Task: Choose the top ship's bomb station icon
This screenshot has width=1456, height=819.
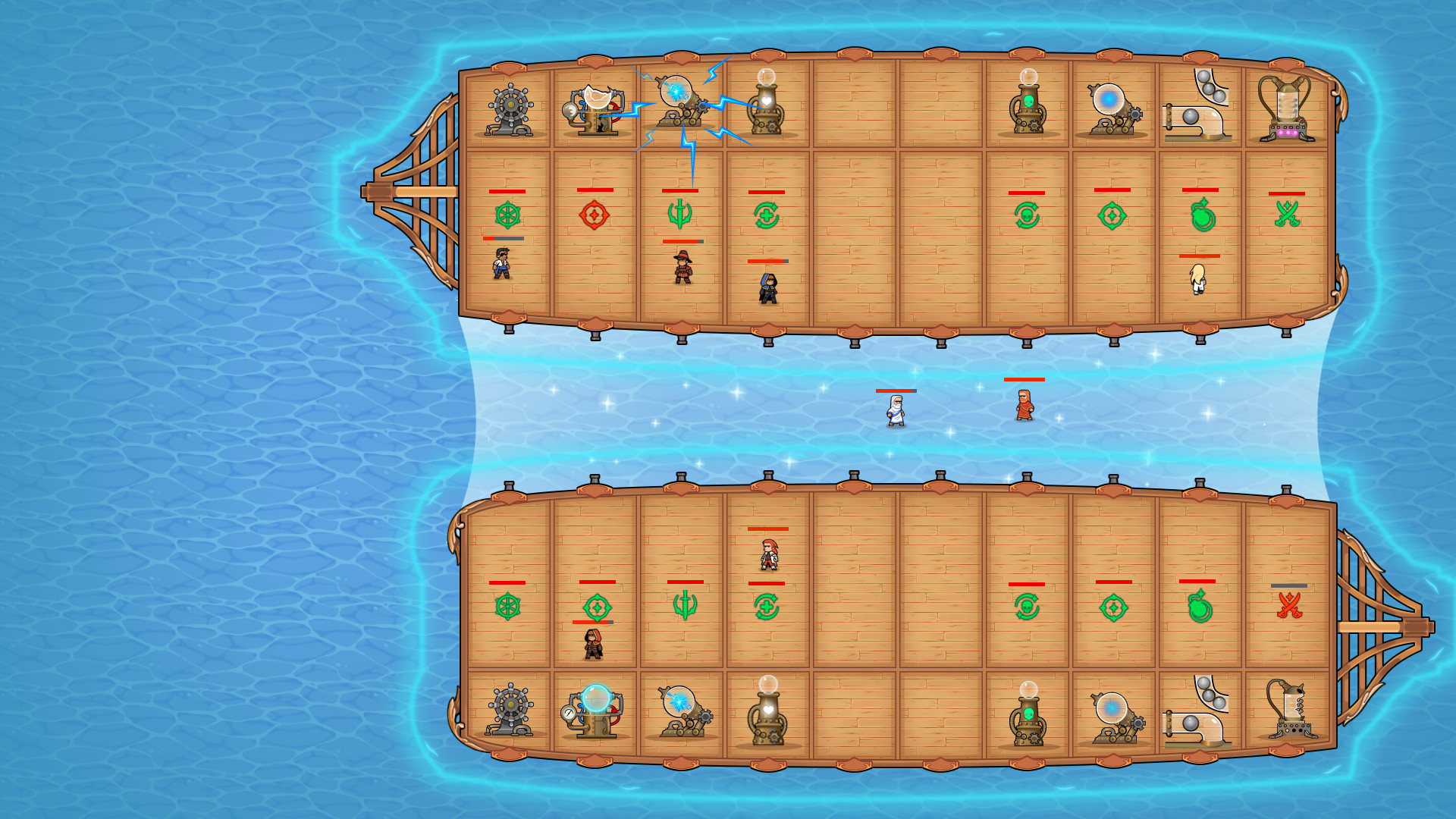Action: tap(1201, 216)
